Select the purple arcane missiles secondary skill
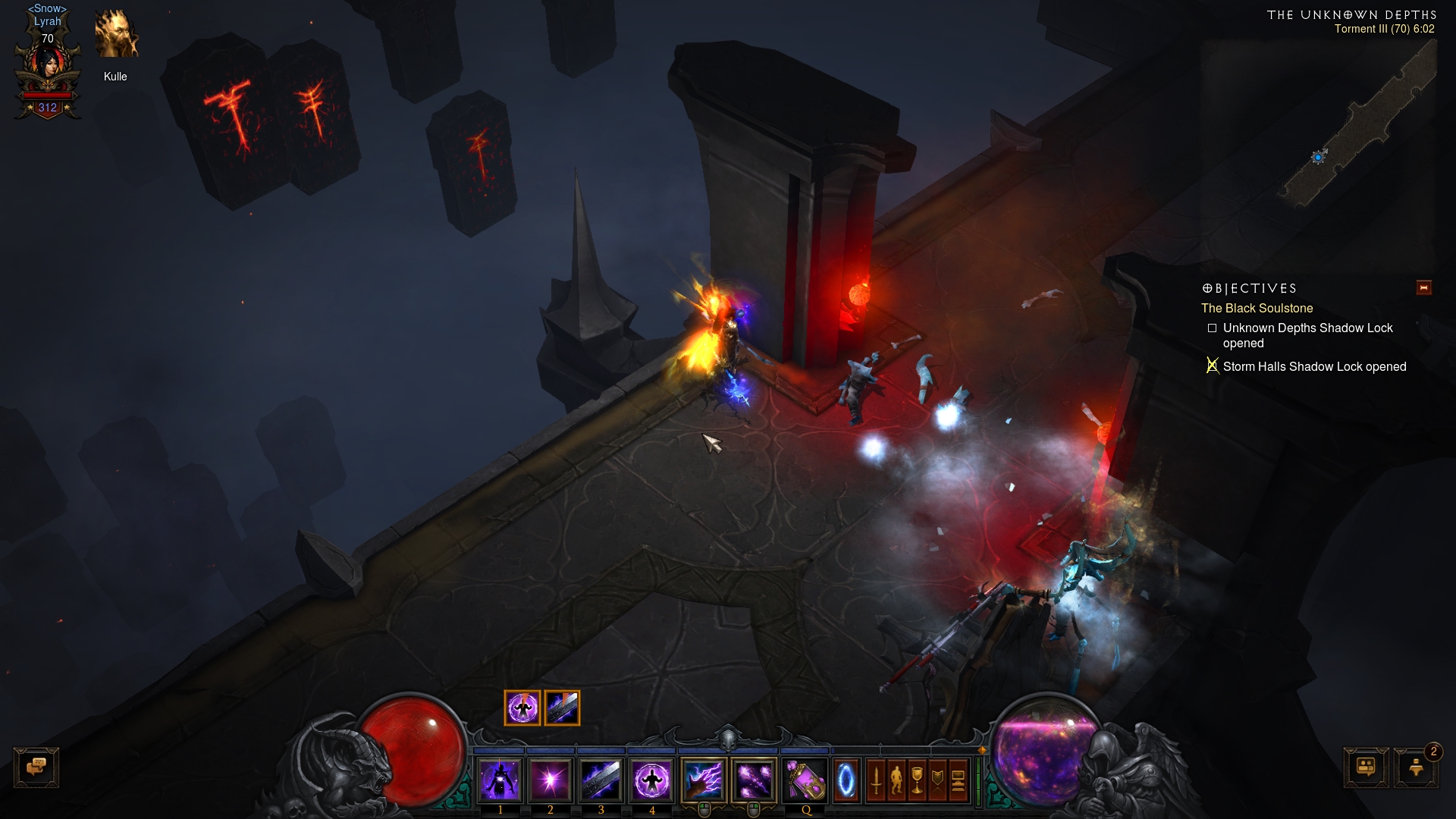Screen dimensions: 1456x819 click(754, 780)
